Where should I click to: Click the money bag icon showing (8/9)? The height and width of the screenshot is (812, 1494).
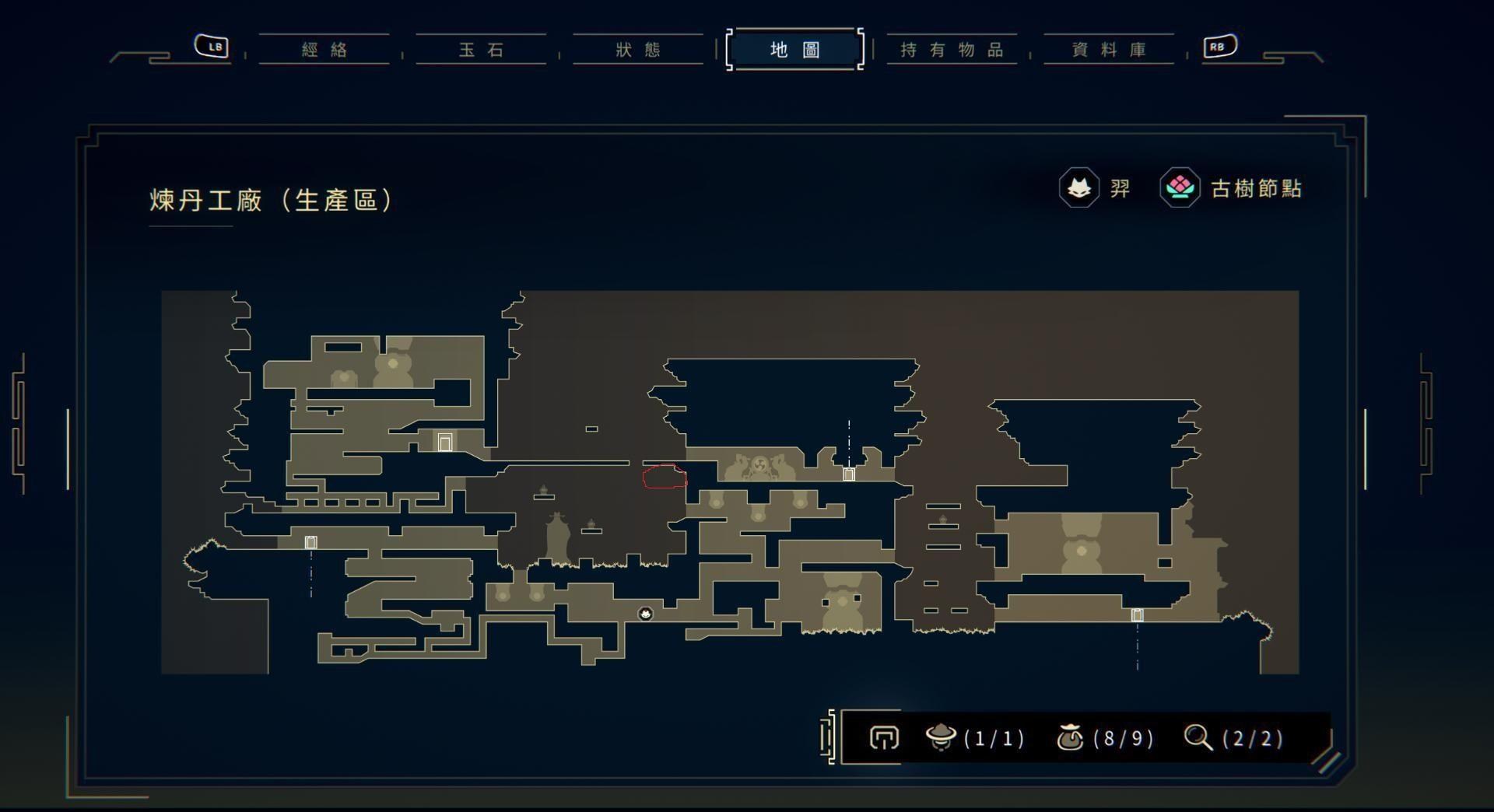tap(1072, 738)
